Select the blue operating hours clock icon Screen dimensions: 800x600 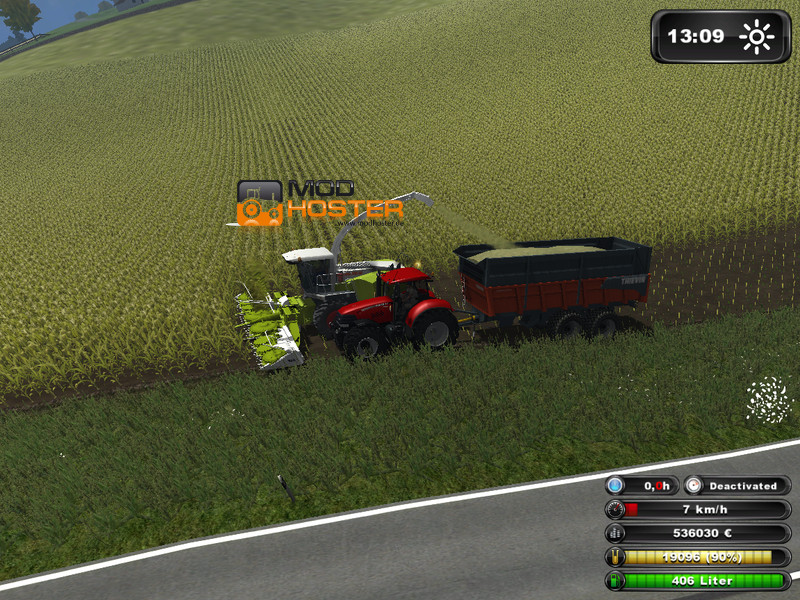coord(615,485)
